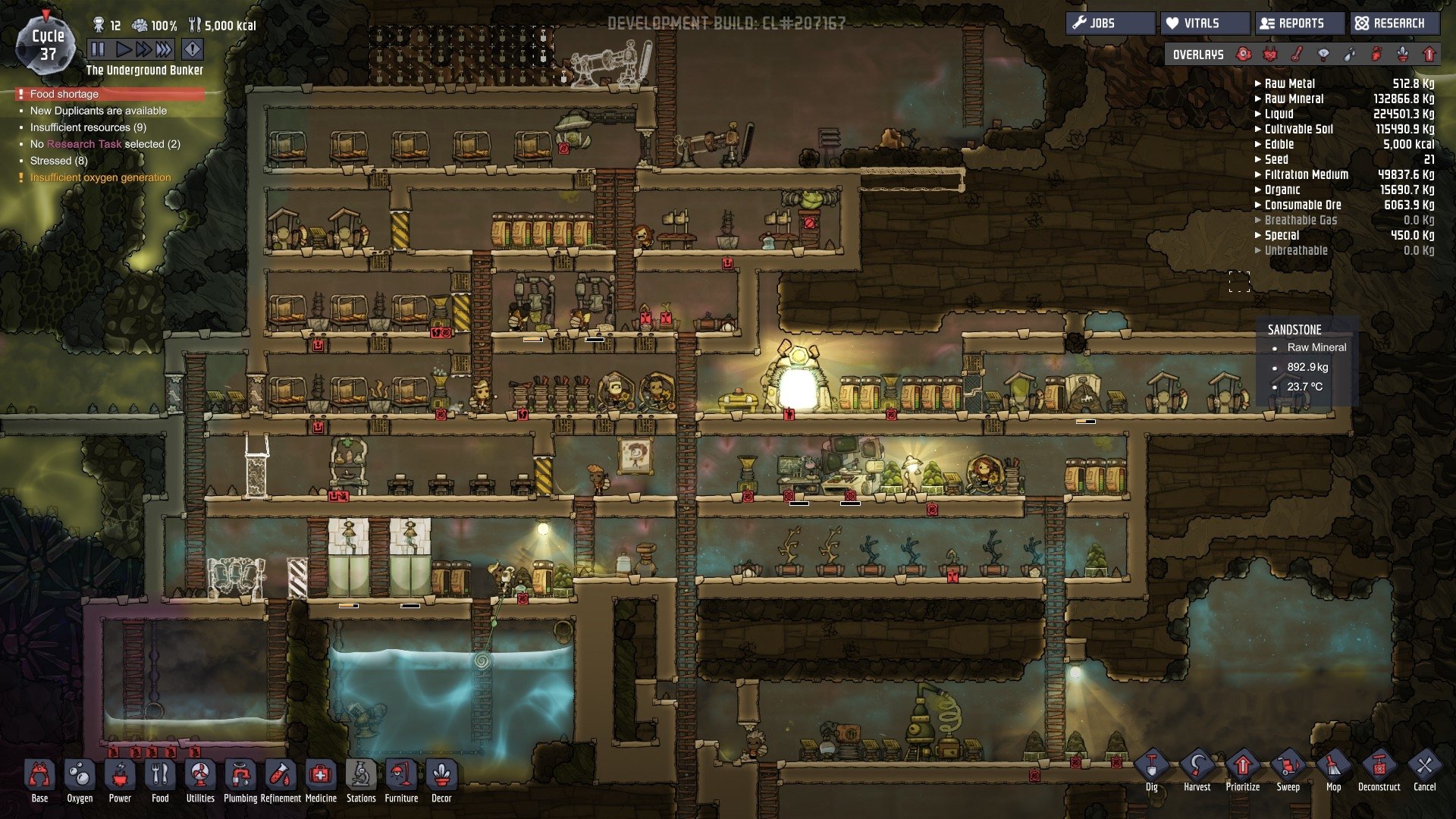The height and width of the screenshot is (819, 1456).
Task: Toggle the Decor plant overlay
Action: pos(1401,55)
